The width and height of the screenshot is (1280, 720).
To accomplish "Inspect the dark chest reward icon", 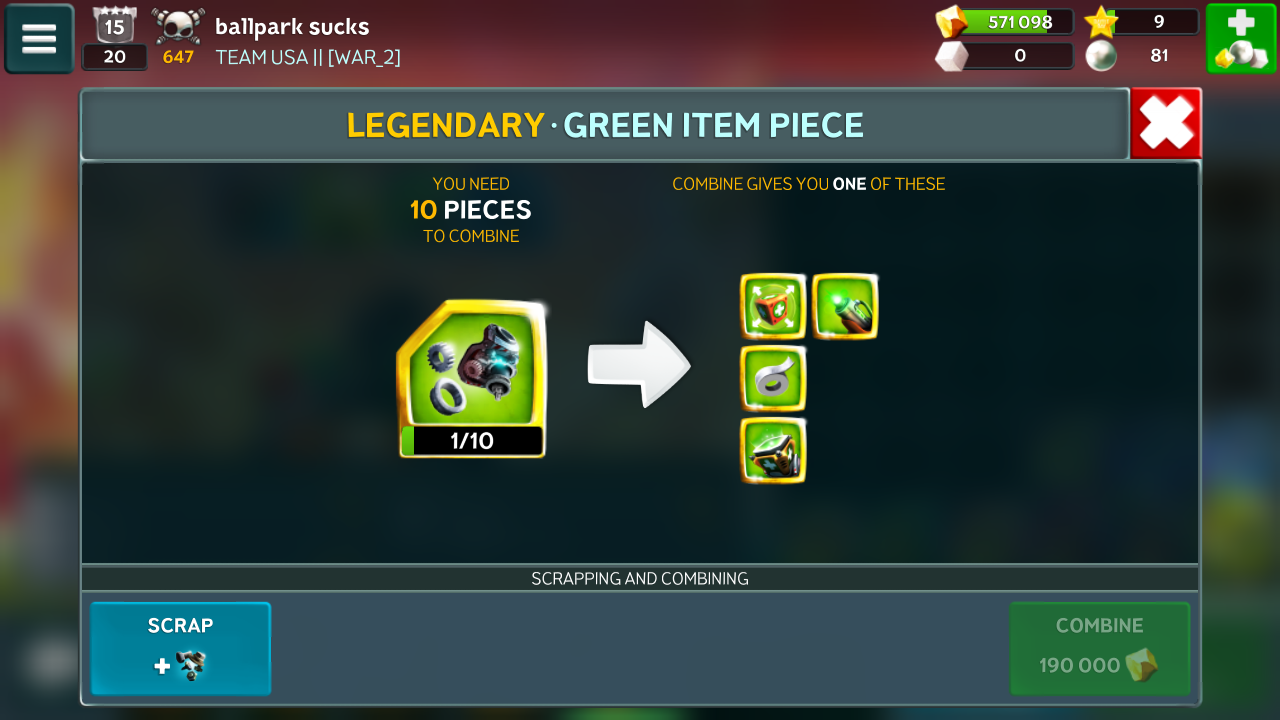I will 773,450.
